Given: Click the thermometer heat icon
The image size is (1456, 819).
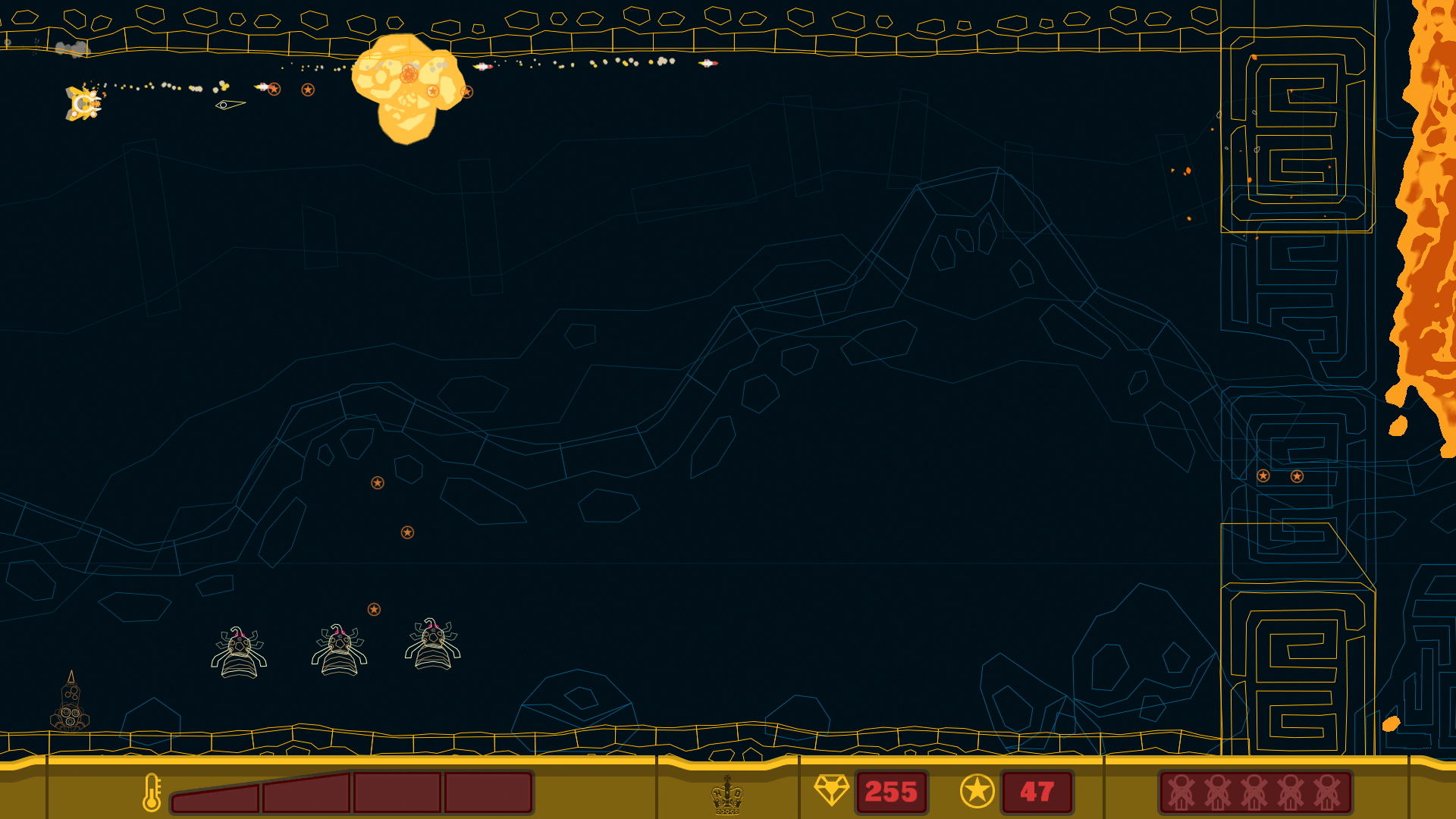Looking at the screenshot, I should tap(152, 792).
